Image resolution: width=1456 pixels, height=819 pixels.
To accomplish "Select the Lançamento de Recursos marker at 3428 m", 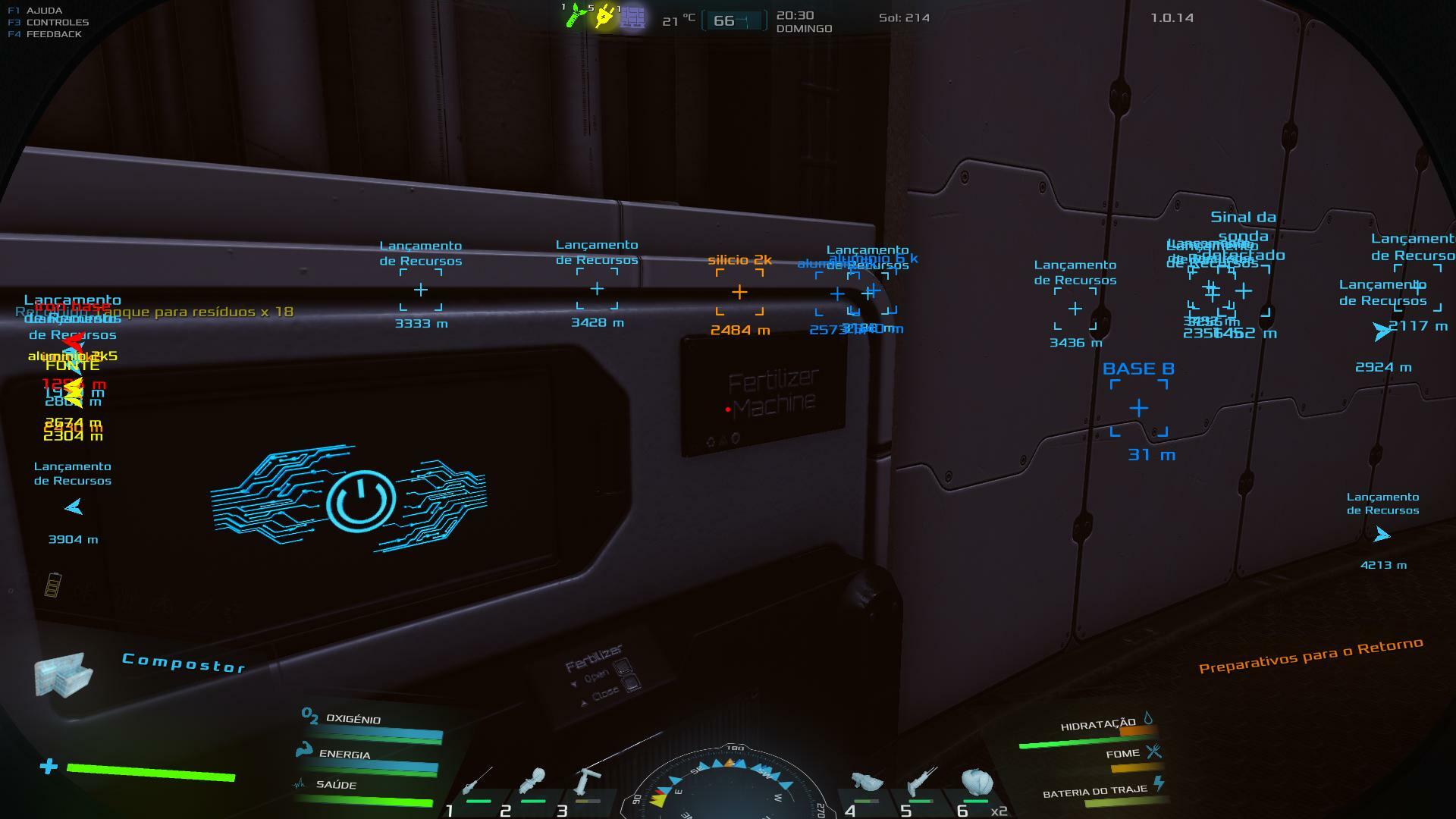I will coord(597,289).
